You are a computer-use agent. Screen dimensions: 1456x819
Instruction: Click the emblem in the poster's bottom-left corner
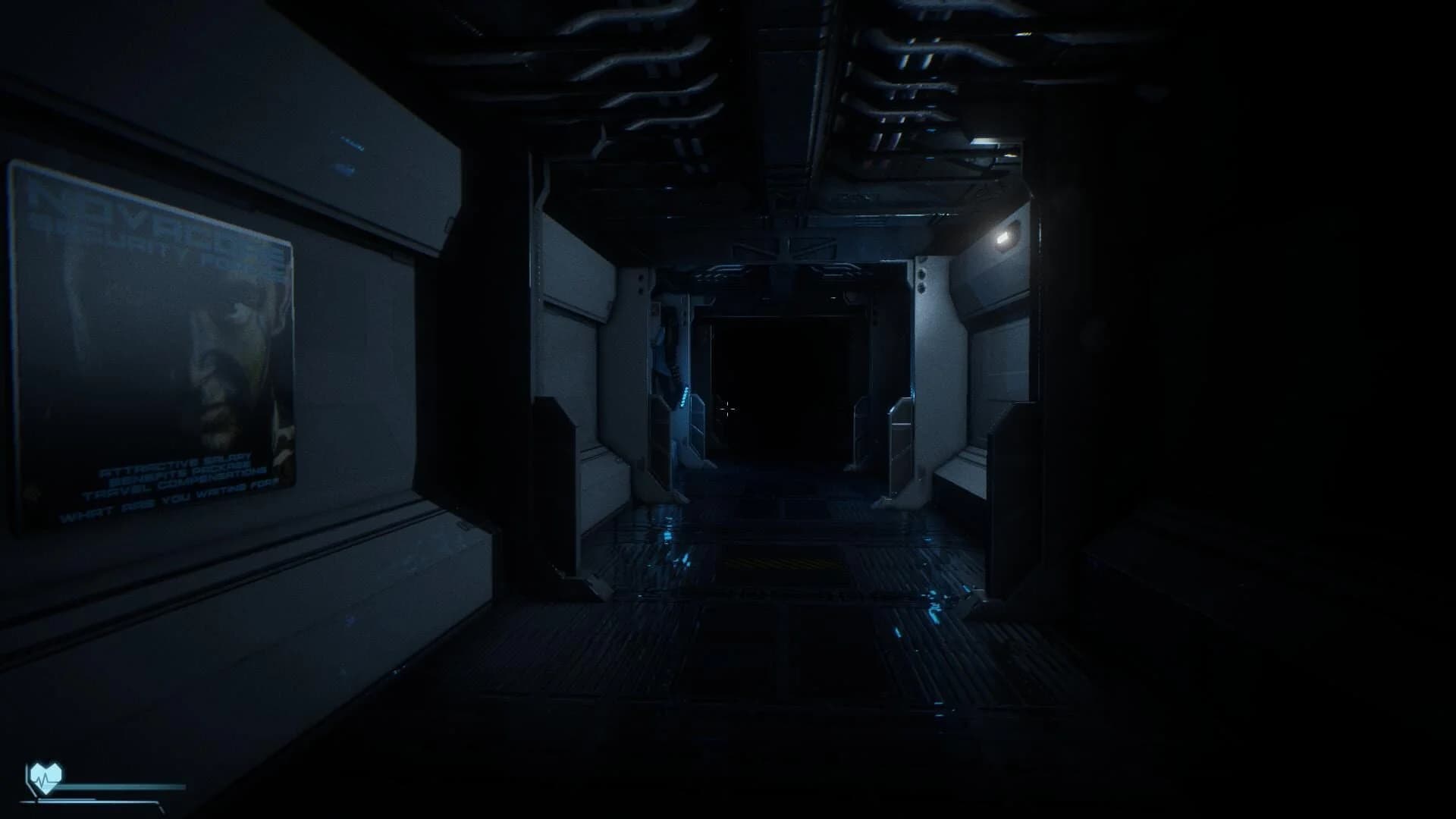click(33, 491)
